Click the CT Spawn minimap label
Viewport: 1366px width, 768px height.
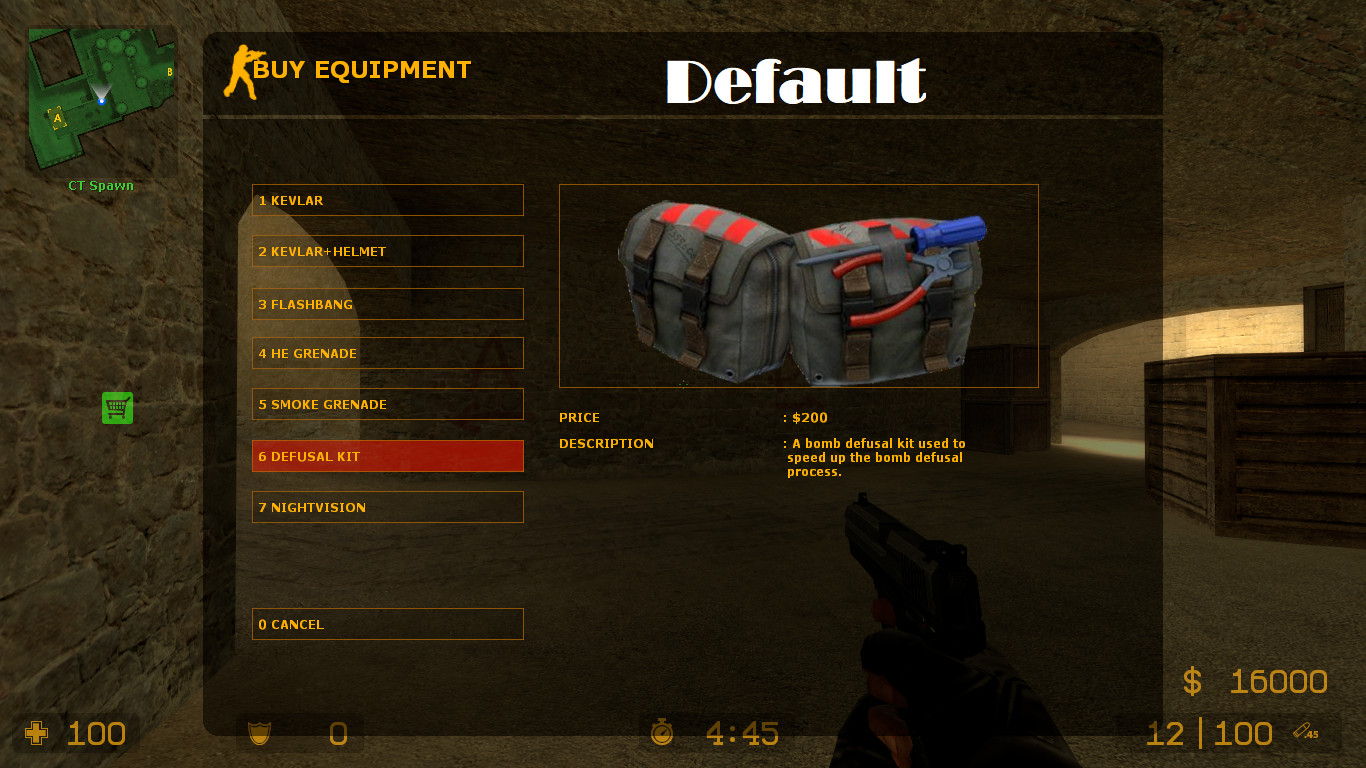(x=100, y=185)
